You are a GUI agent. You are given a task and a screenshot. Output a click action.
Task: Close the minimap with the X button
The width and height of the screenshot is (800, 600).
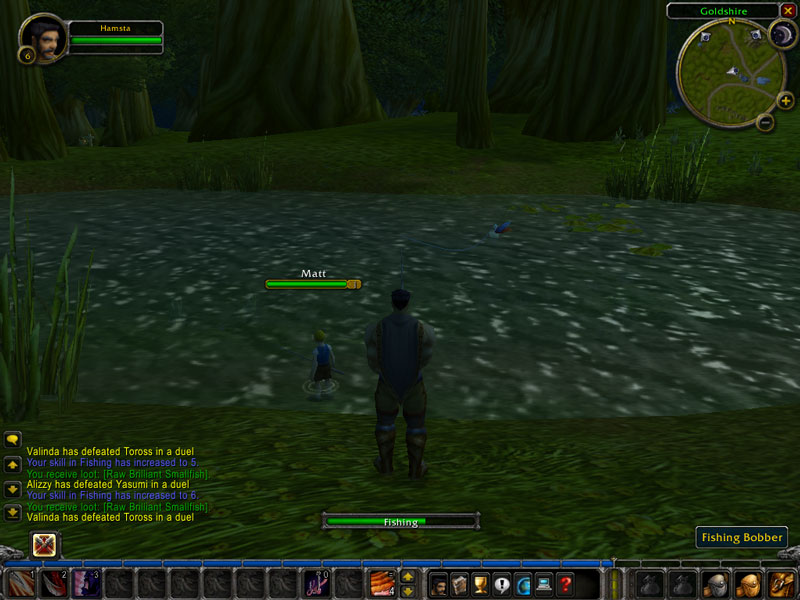[x=786, y=11]
